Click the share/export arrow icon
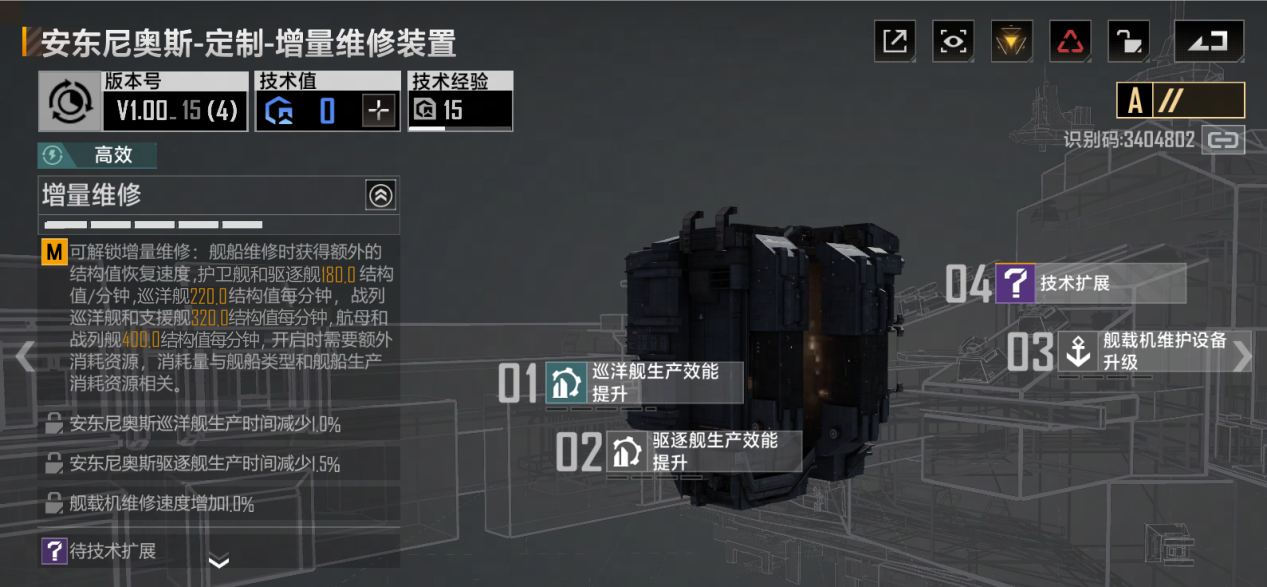Viewport: 1267px width, 587px height. (895, 41)
